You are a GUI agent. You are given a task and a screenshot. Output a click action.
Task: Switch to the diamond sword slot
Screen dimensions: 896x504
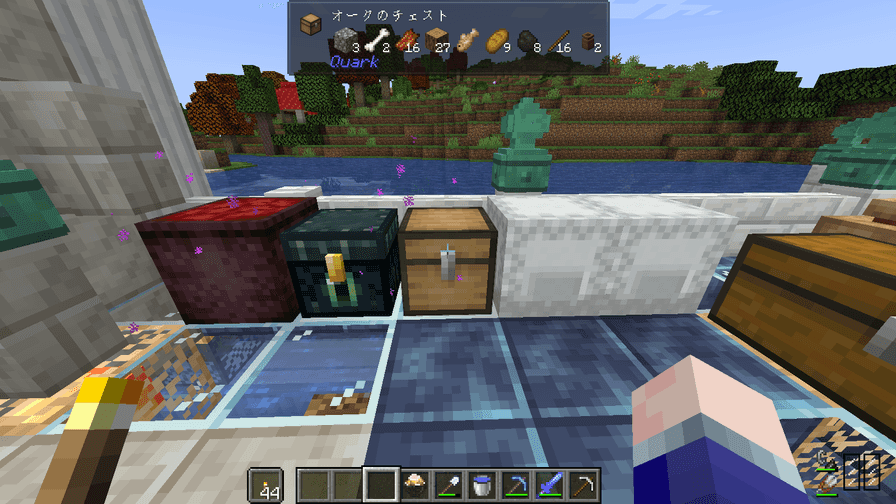pyautogui.click(x=549, y=484)
